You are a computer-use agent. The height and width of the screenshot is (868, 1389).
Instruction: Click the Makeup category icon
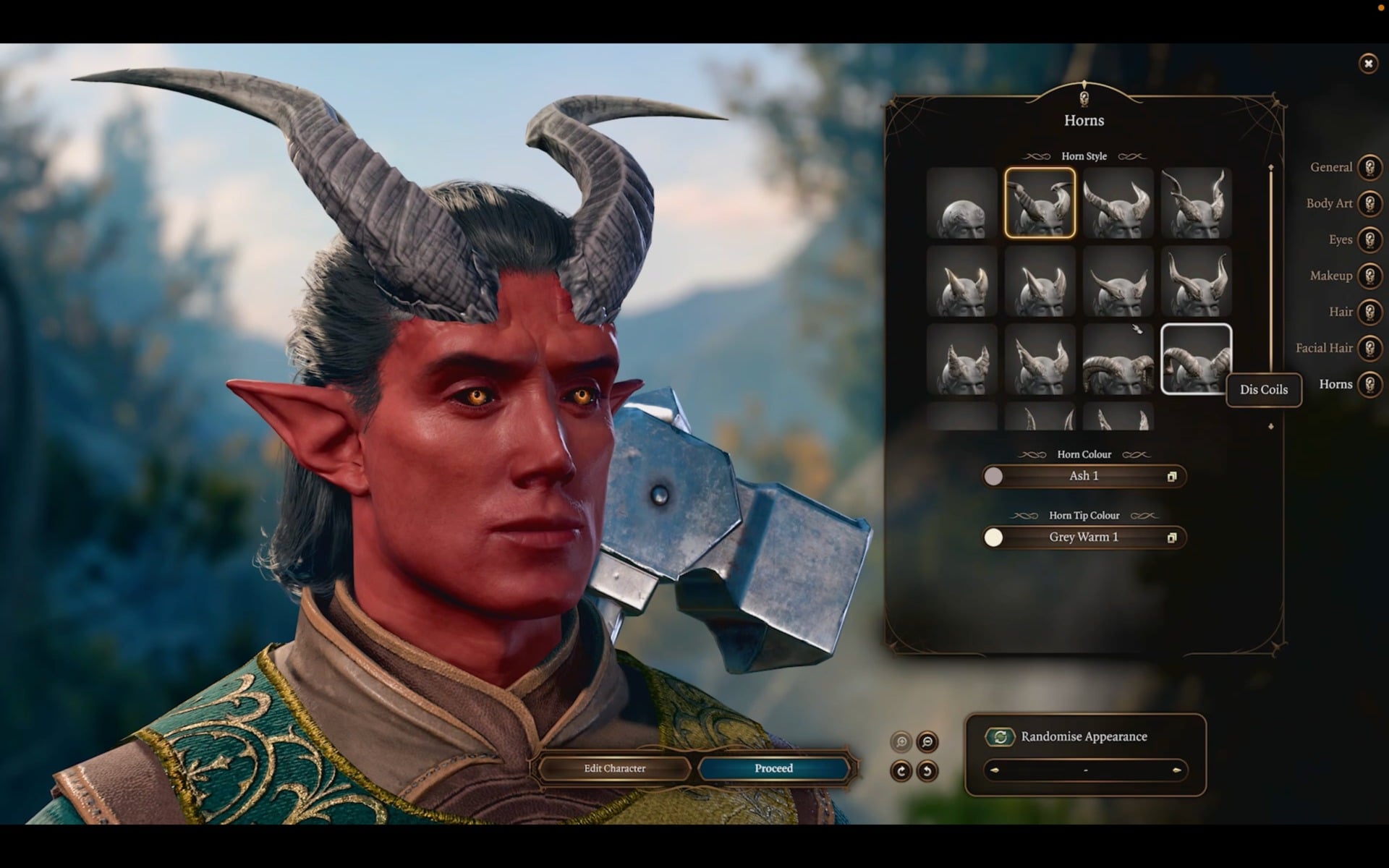point(1369,276)
